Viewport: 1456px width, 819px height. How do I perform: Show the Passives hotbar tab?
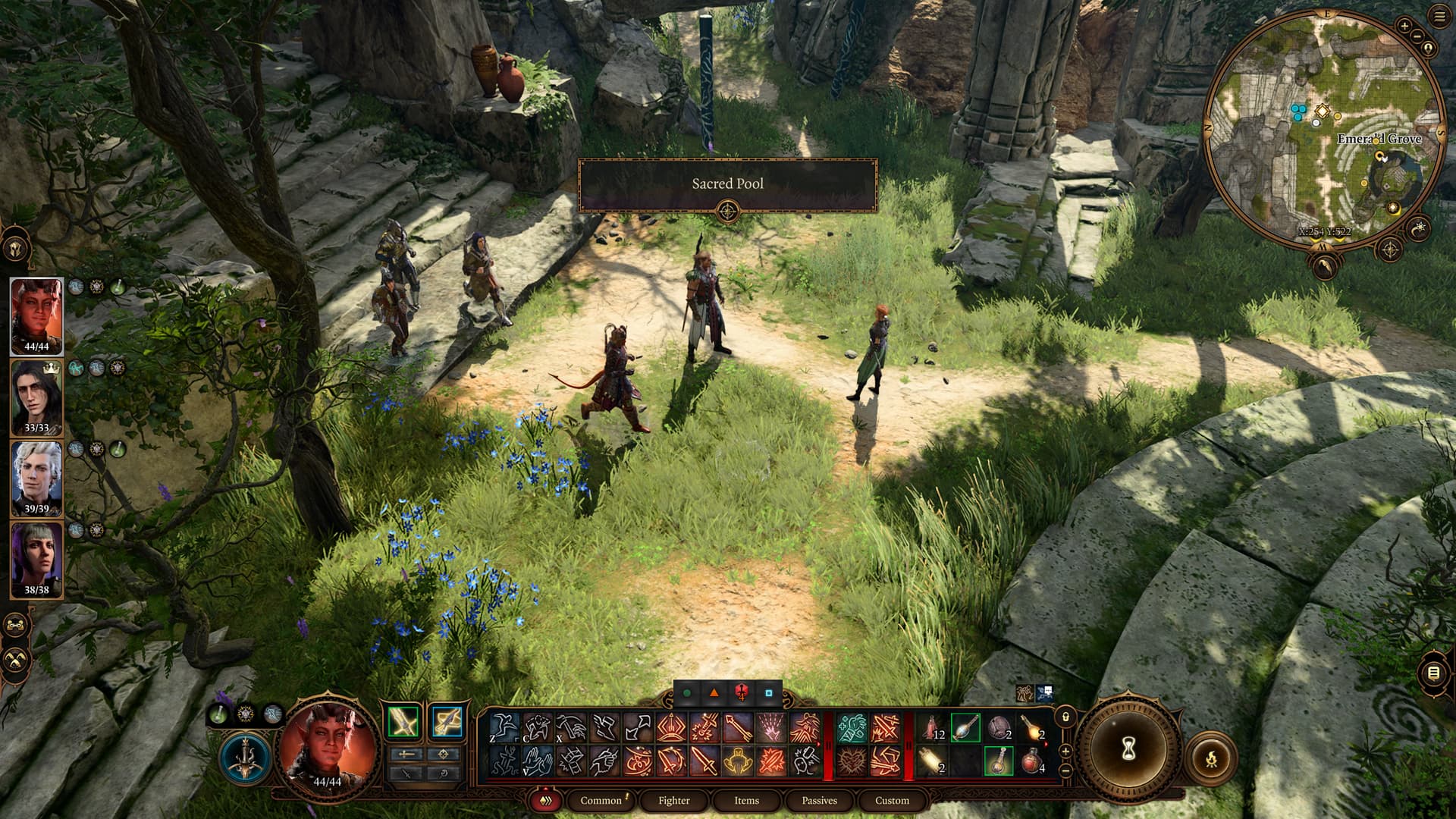pos(819,800)
